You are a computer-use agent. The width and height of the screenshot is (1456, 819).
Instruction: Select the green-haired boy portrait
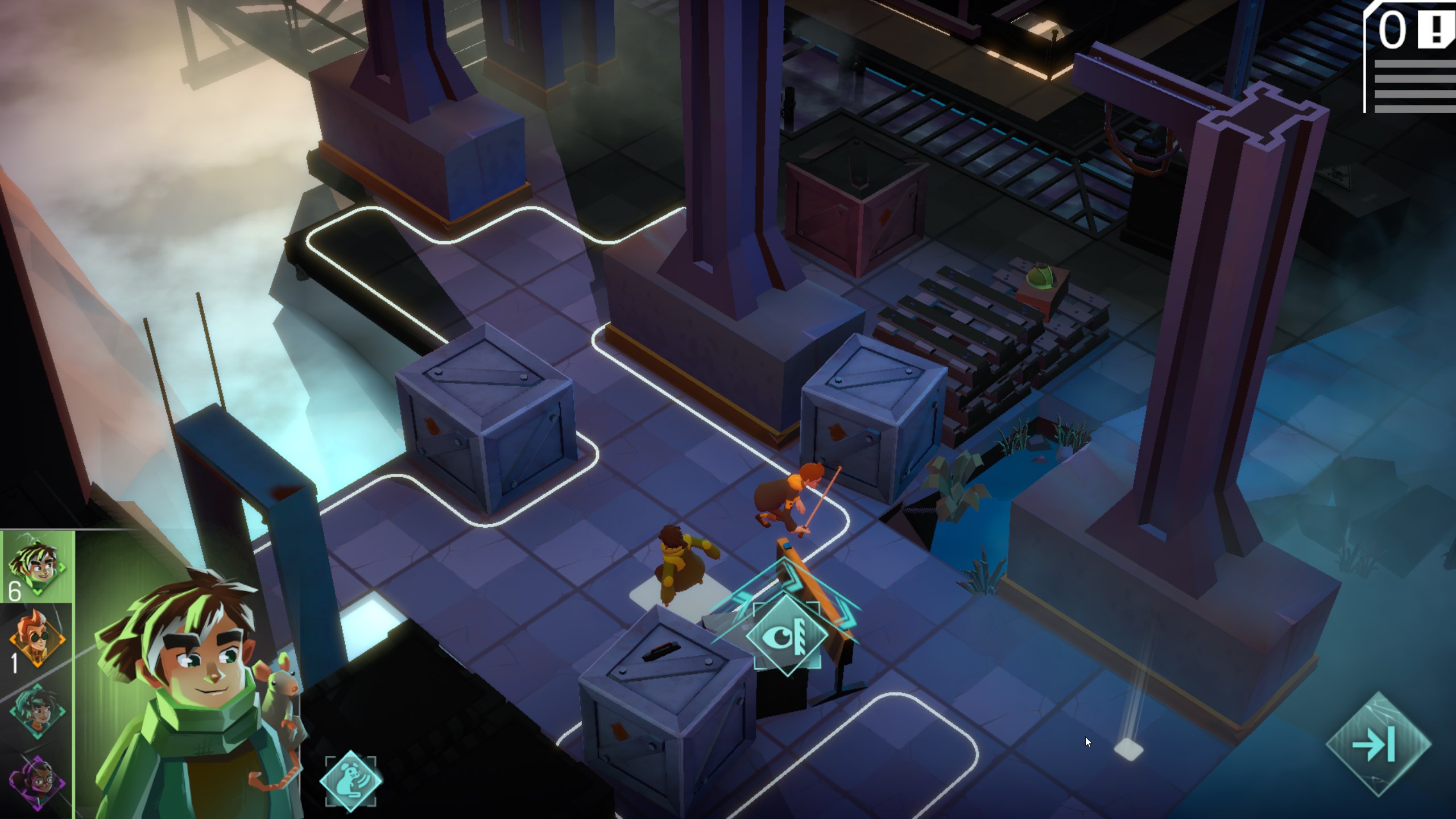tap(38, 566)
